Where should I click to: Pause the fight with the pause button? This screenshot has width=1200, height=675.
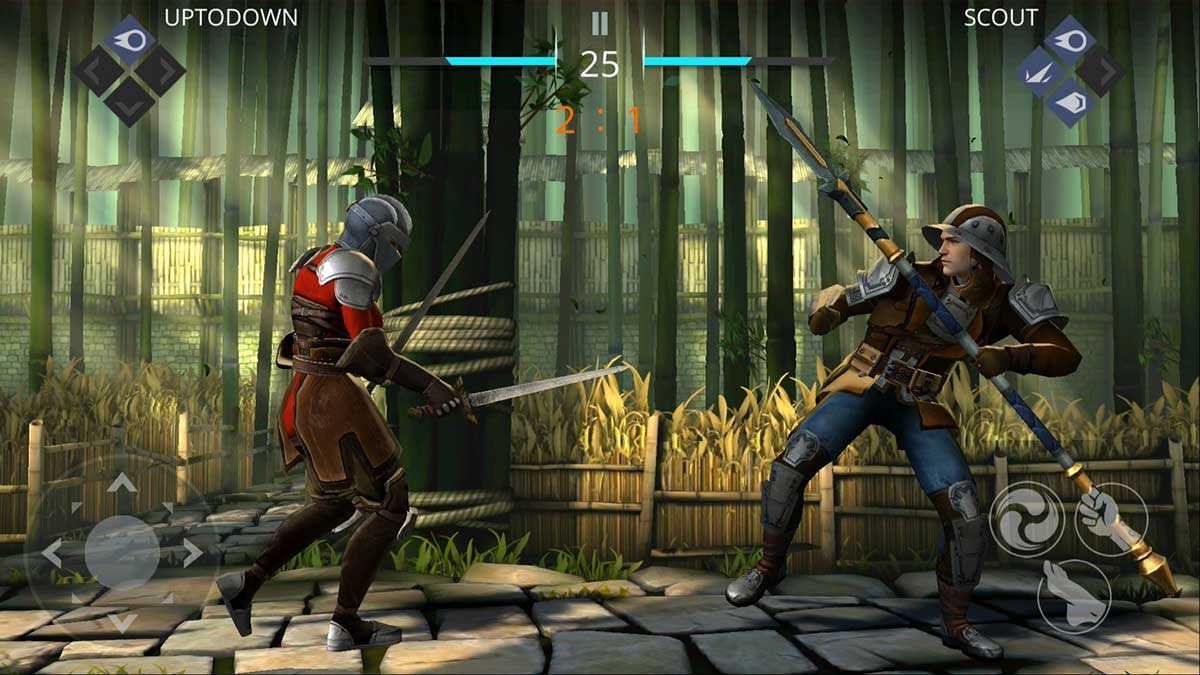point(599,23)
